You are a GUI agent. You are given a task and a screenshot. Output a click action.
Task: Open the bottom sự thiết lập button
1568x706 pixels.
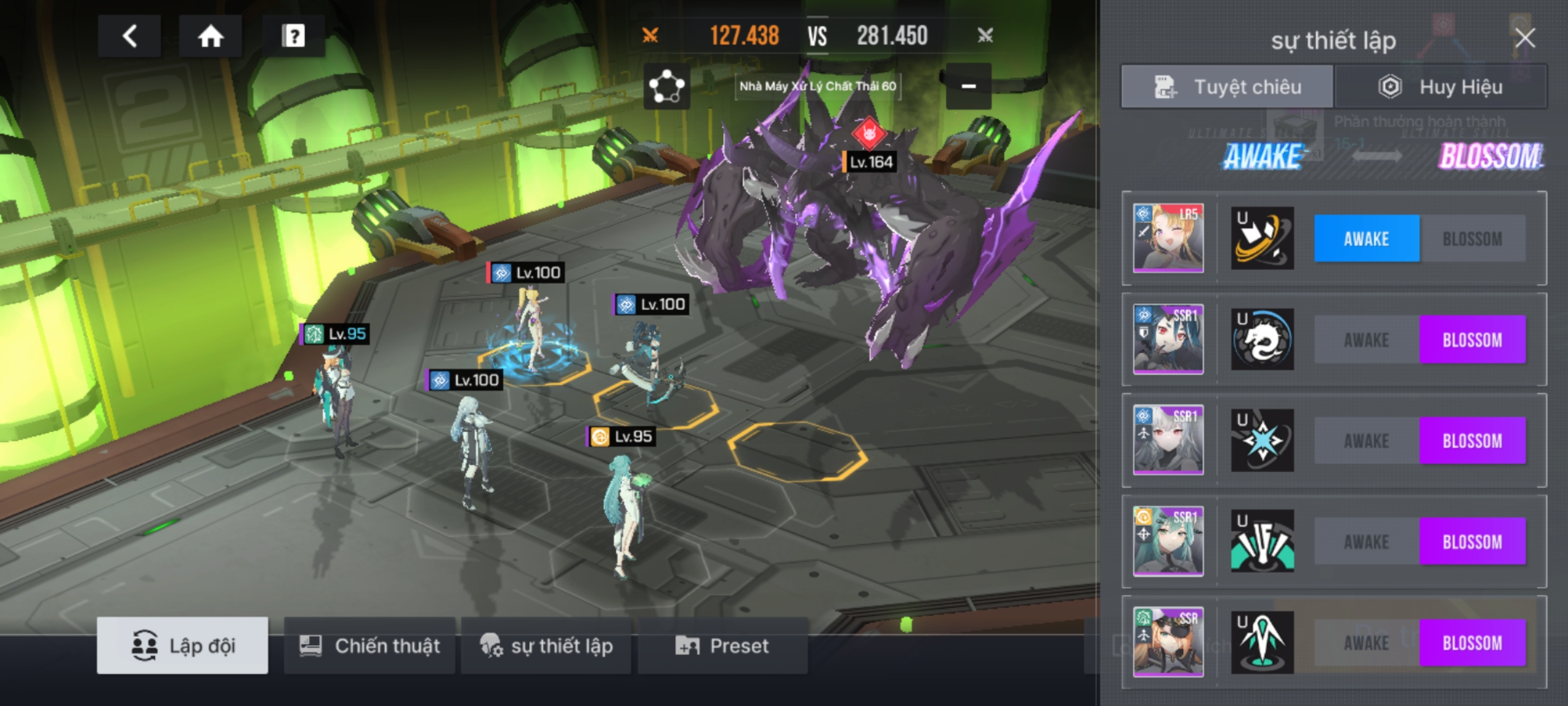click(x=546, y=646)
